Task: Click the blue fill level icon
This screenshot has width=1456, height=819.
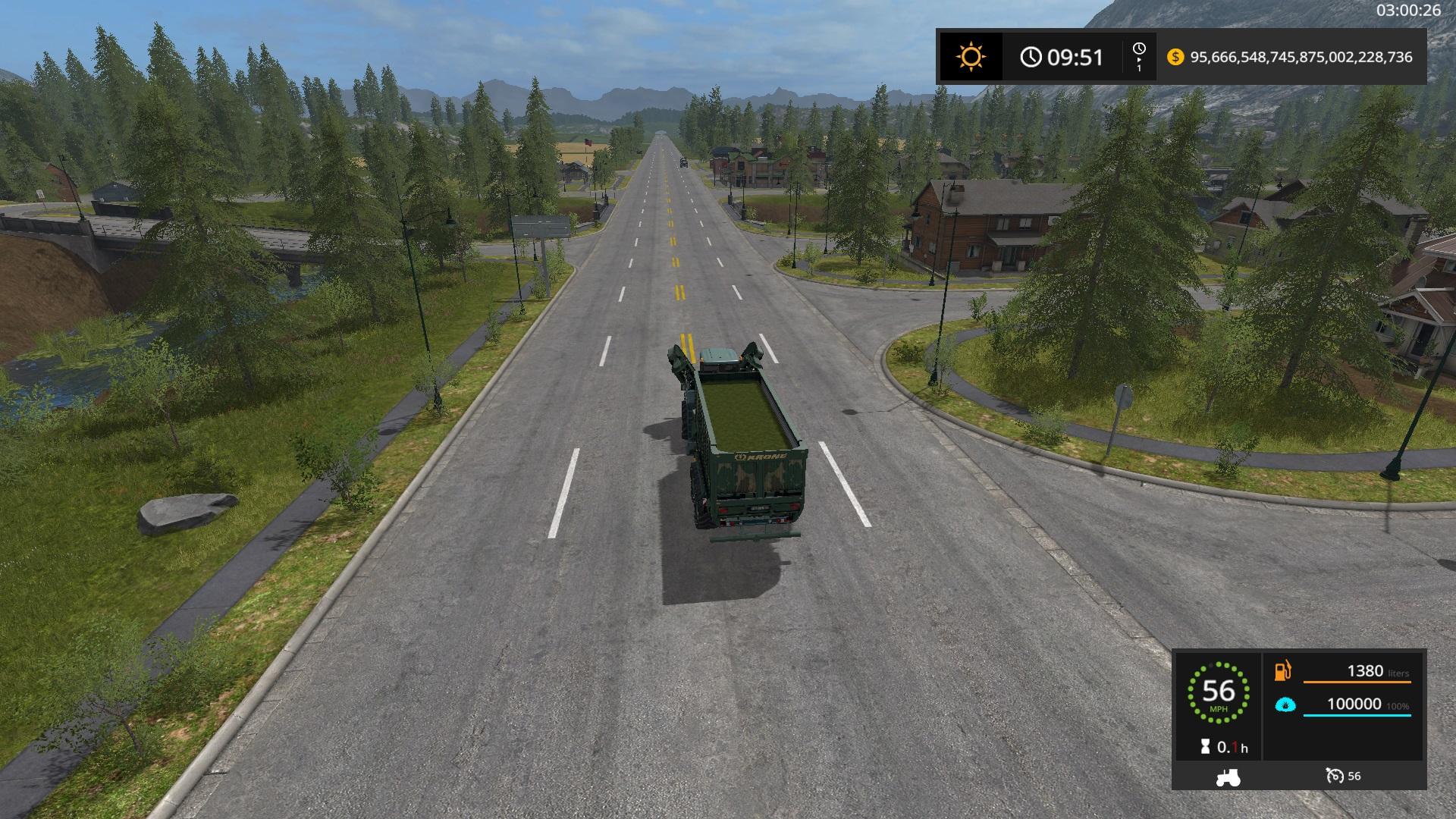Action: [1285, 705]
